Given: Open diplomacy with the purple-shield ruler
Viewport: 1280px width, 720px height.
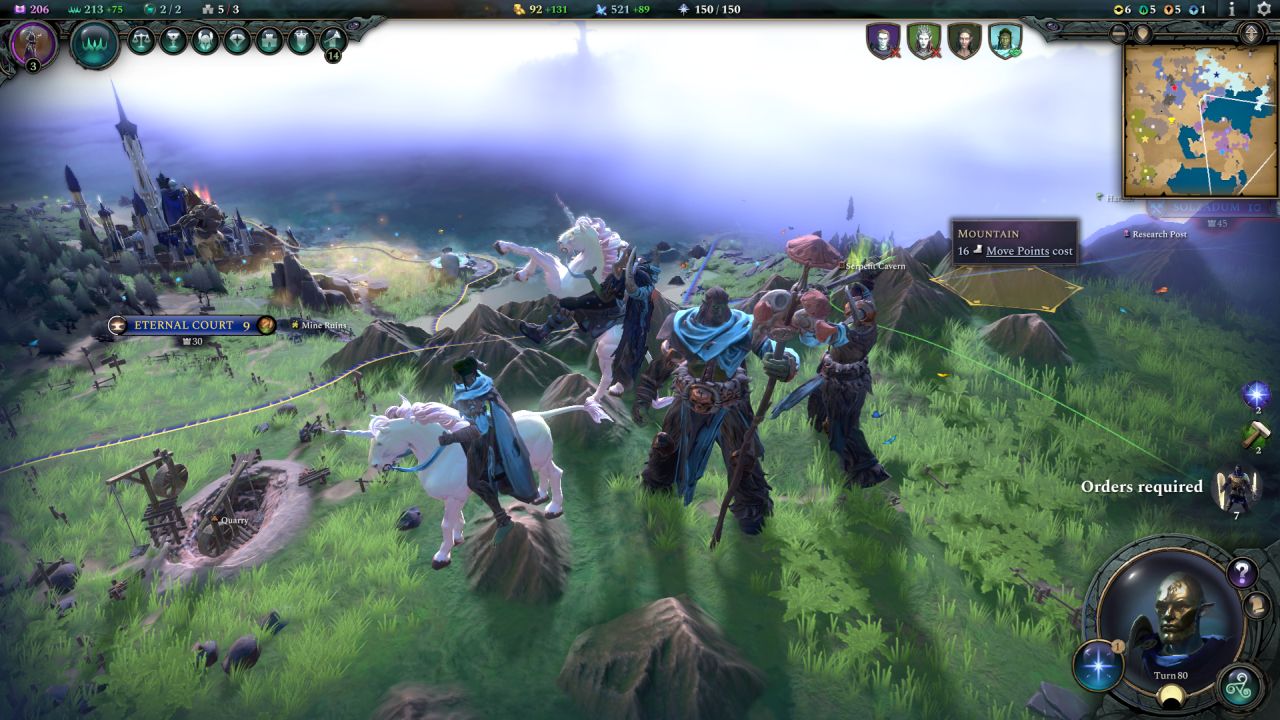Looking at the screenshot, I should (883, 41).
